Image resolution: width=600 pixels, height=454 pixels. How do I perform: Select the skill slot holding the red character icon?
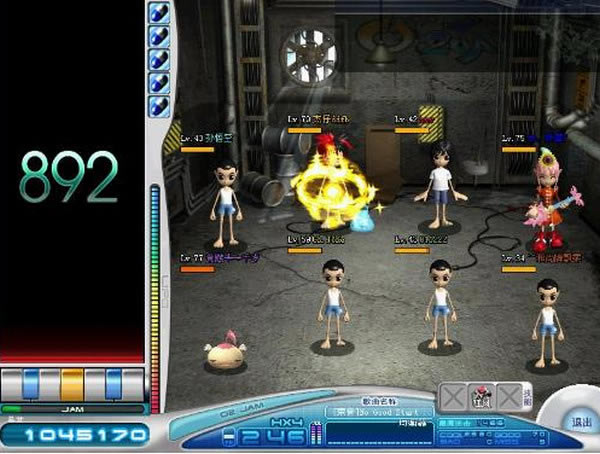click(482, 394)
